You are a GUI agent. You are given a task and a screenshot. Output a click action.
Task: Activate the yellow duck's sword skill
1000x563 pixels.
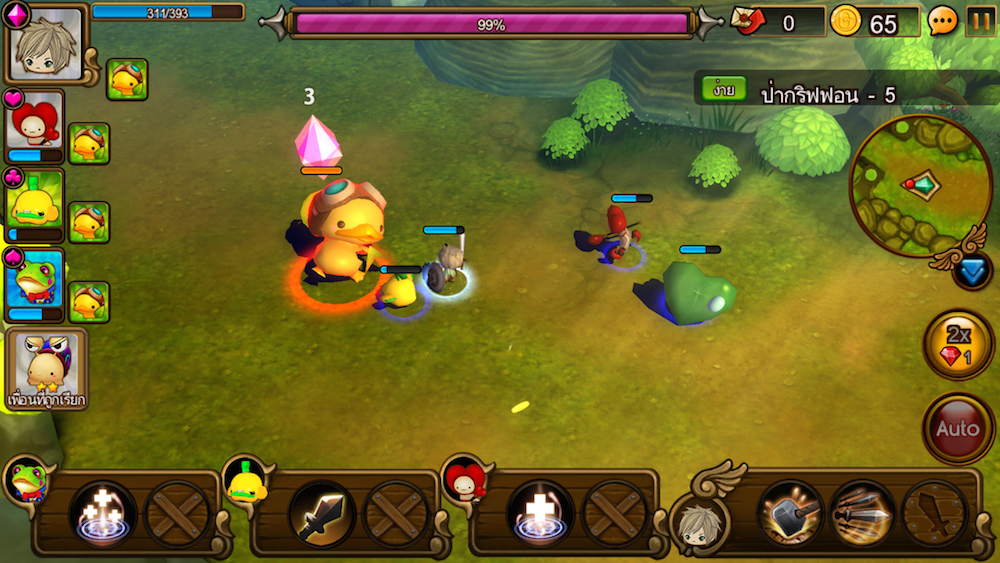(x=321, y=514)
